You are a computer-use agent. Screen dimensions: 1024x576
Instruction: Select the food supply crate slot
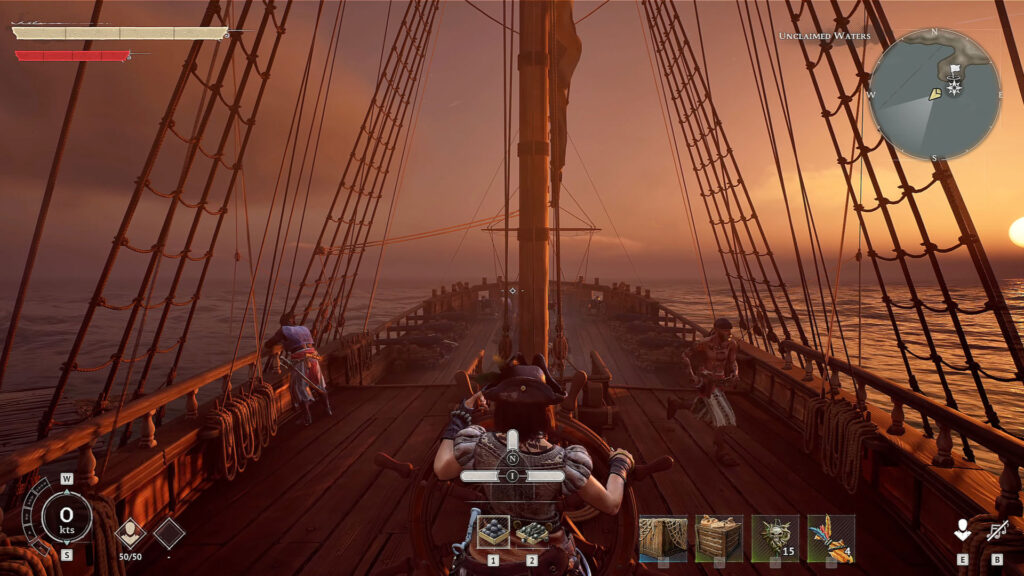point(719,538)
